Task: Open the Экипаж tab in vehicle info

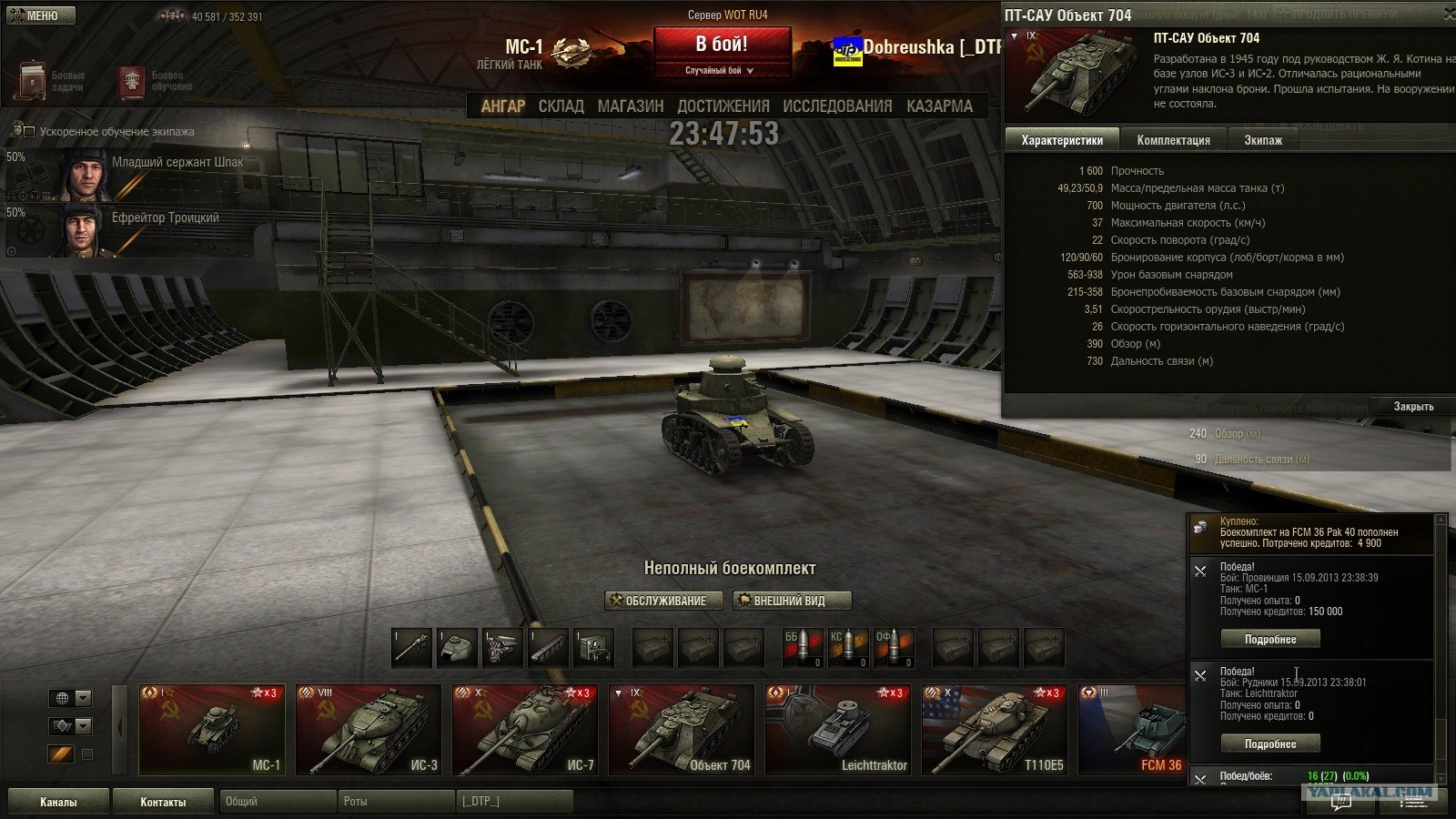Action: 1263,140
